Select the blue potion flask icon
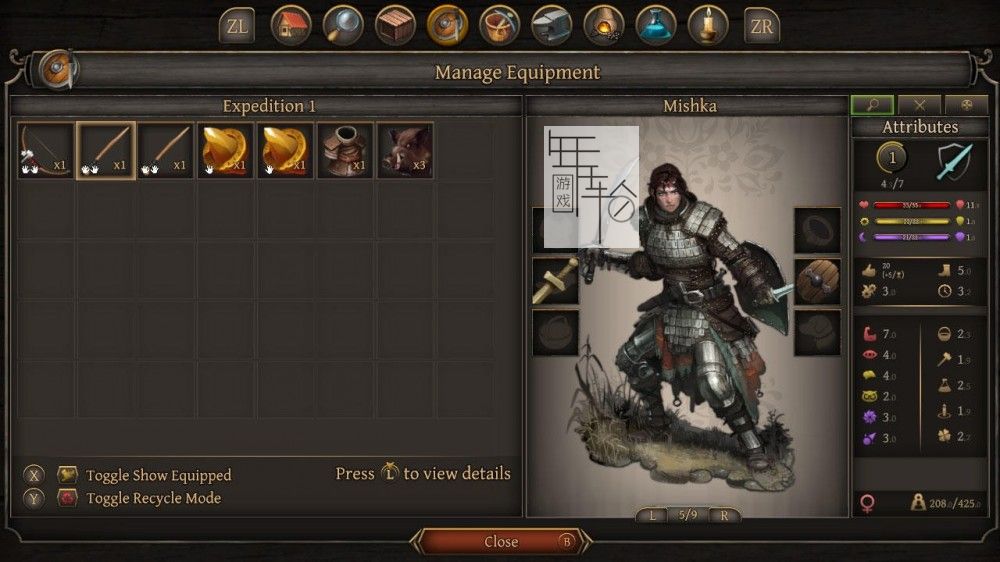The width and height of the screenshot is (1000, 562). pos(656,26)
